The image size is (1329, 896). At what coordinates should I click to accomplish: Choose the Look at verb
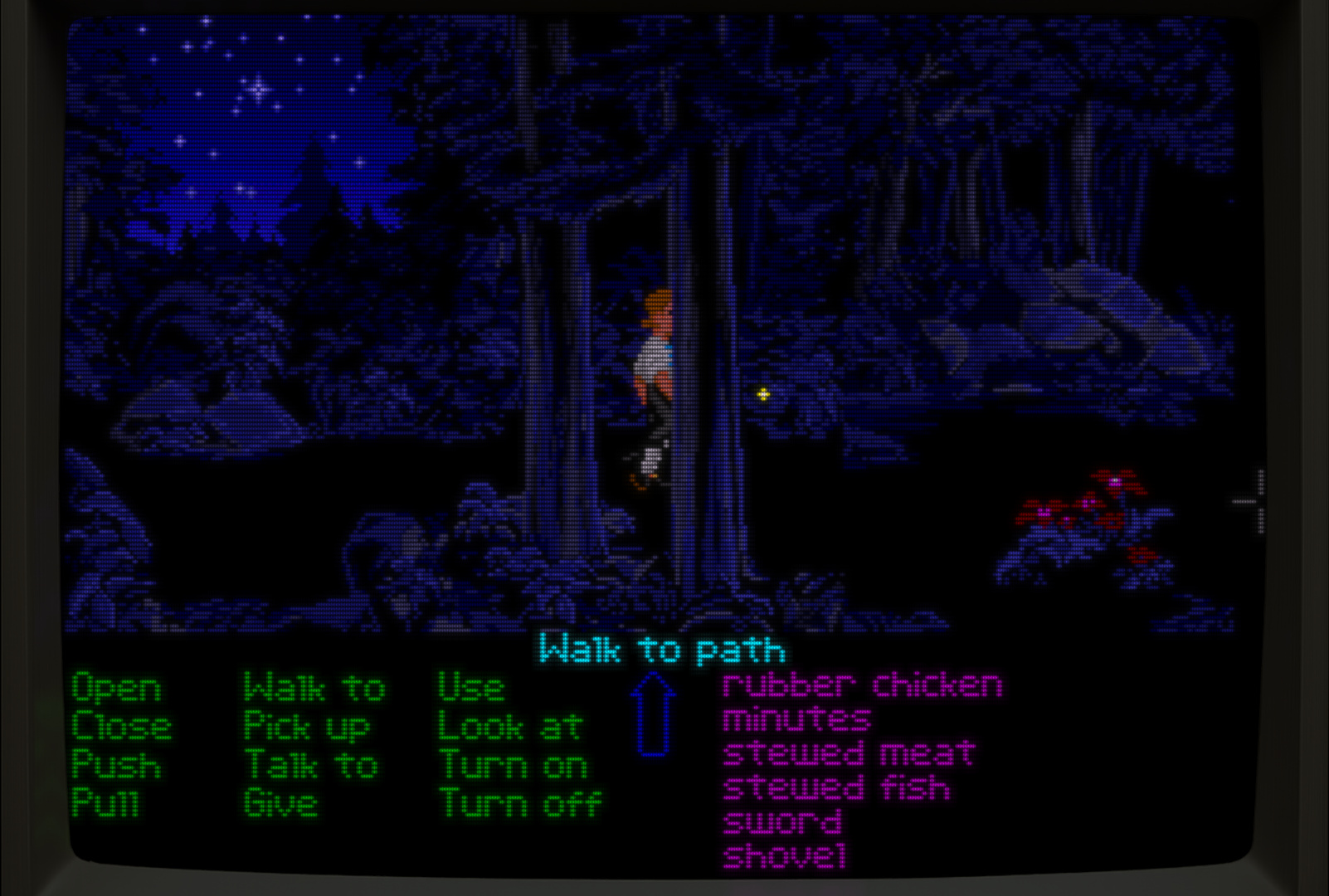[x=510, y=728]
